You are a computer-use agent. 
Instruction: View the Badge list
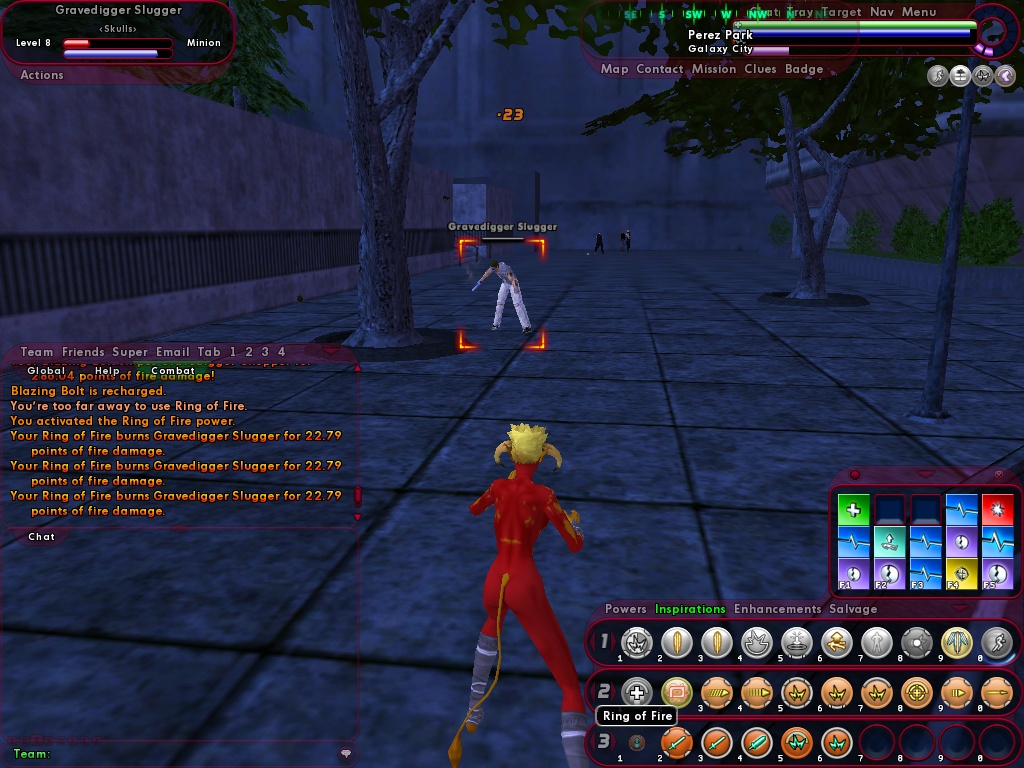pyautogui.click(x=804, y=69)
